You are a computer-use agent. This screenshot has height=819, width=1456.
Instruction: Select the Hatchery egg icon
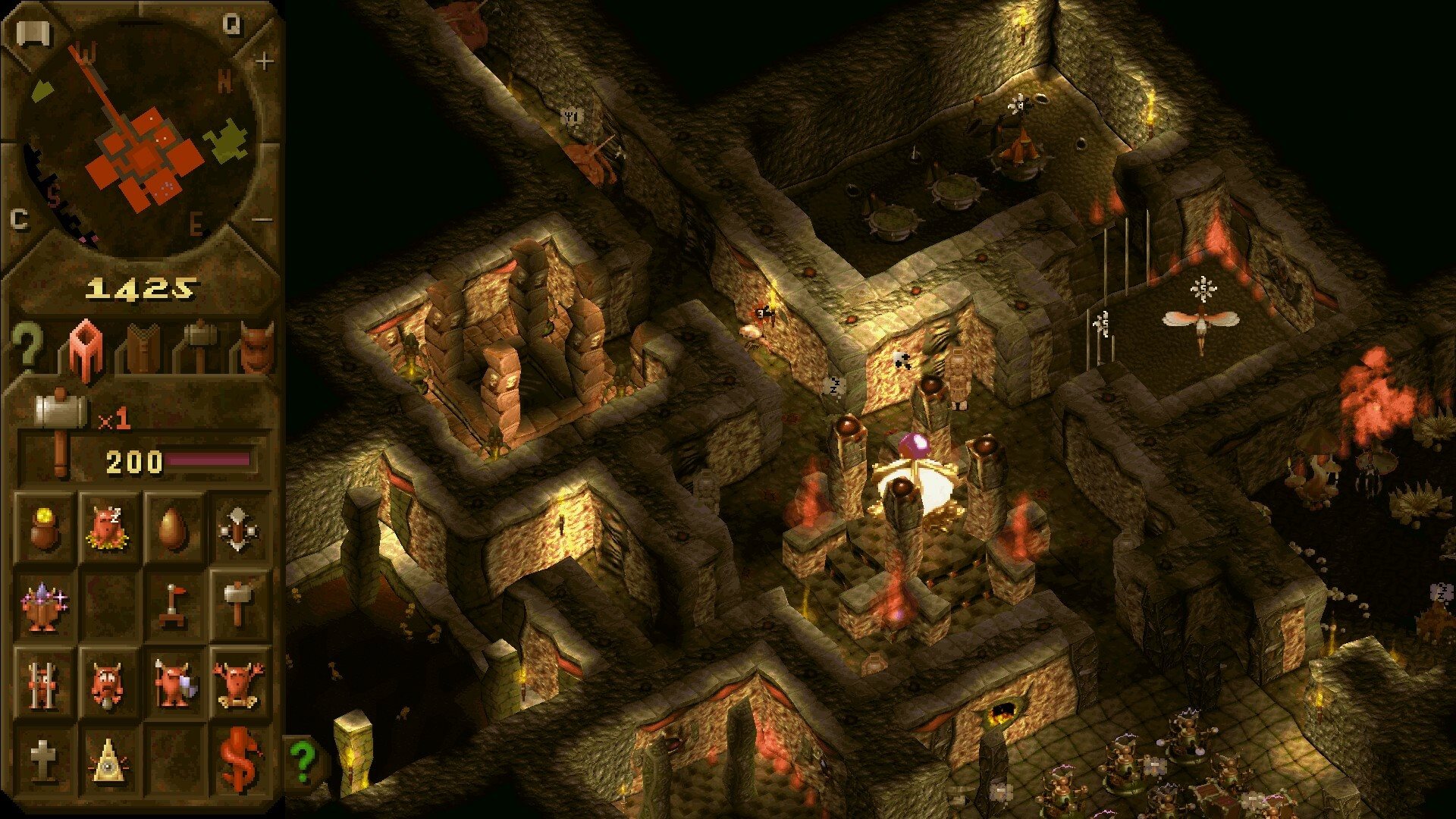click(x=174, y=526)
